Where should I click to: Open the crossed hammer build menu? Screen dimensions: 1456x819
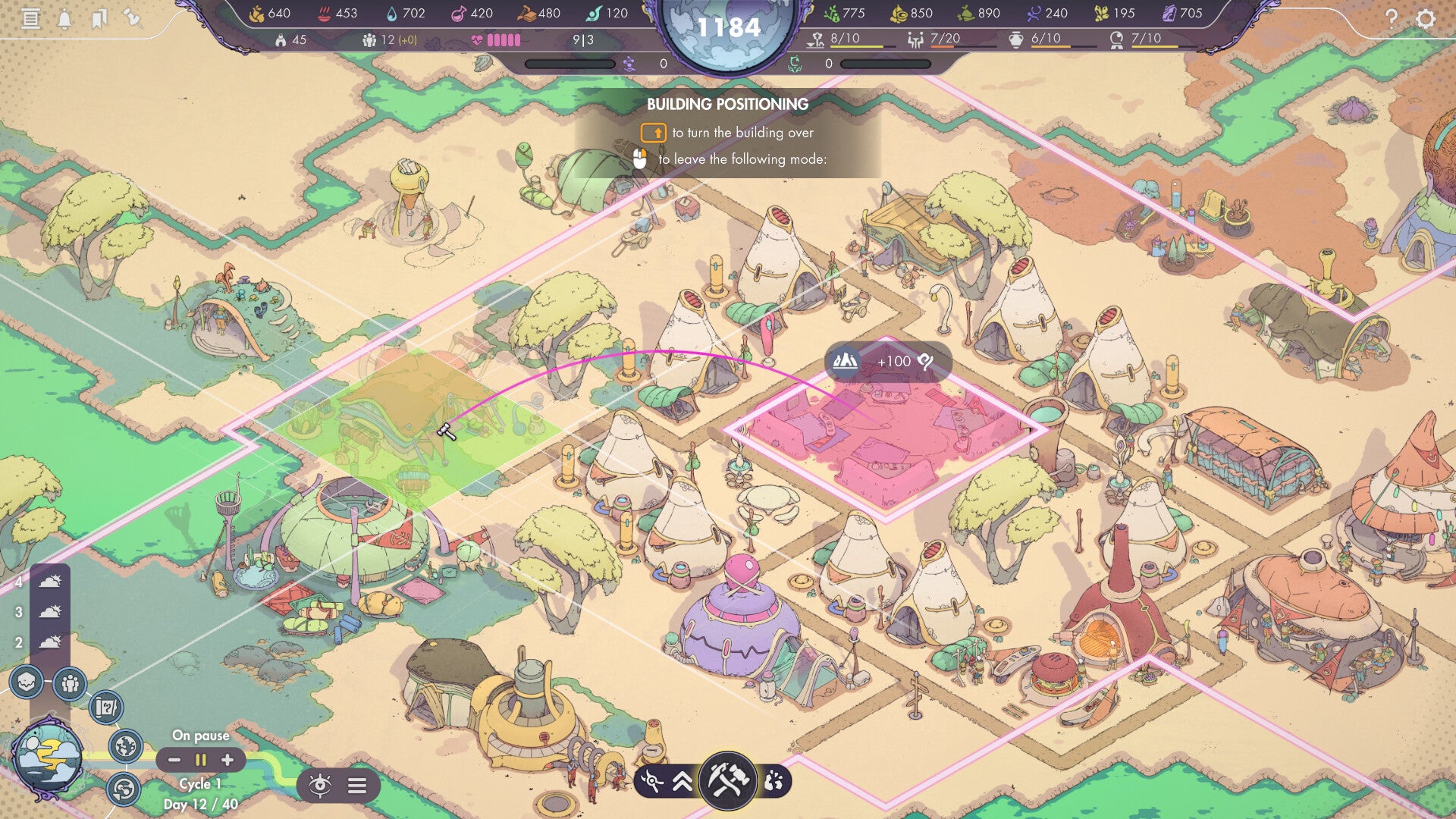click(x=727, y=780)
